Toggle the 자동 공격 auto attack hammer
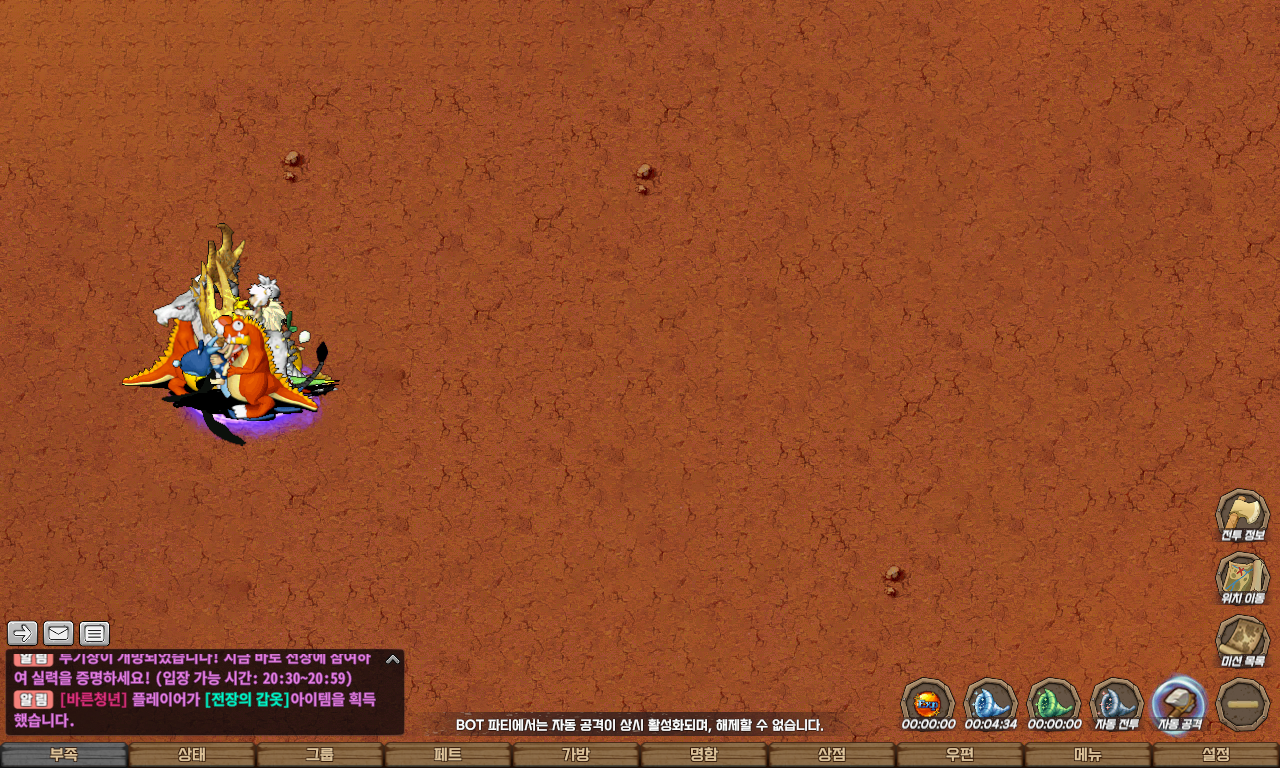The width and height of the screenshot is (1280, 768). tap(1179, 704)
